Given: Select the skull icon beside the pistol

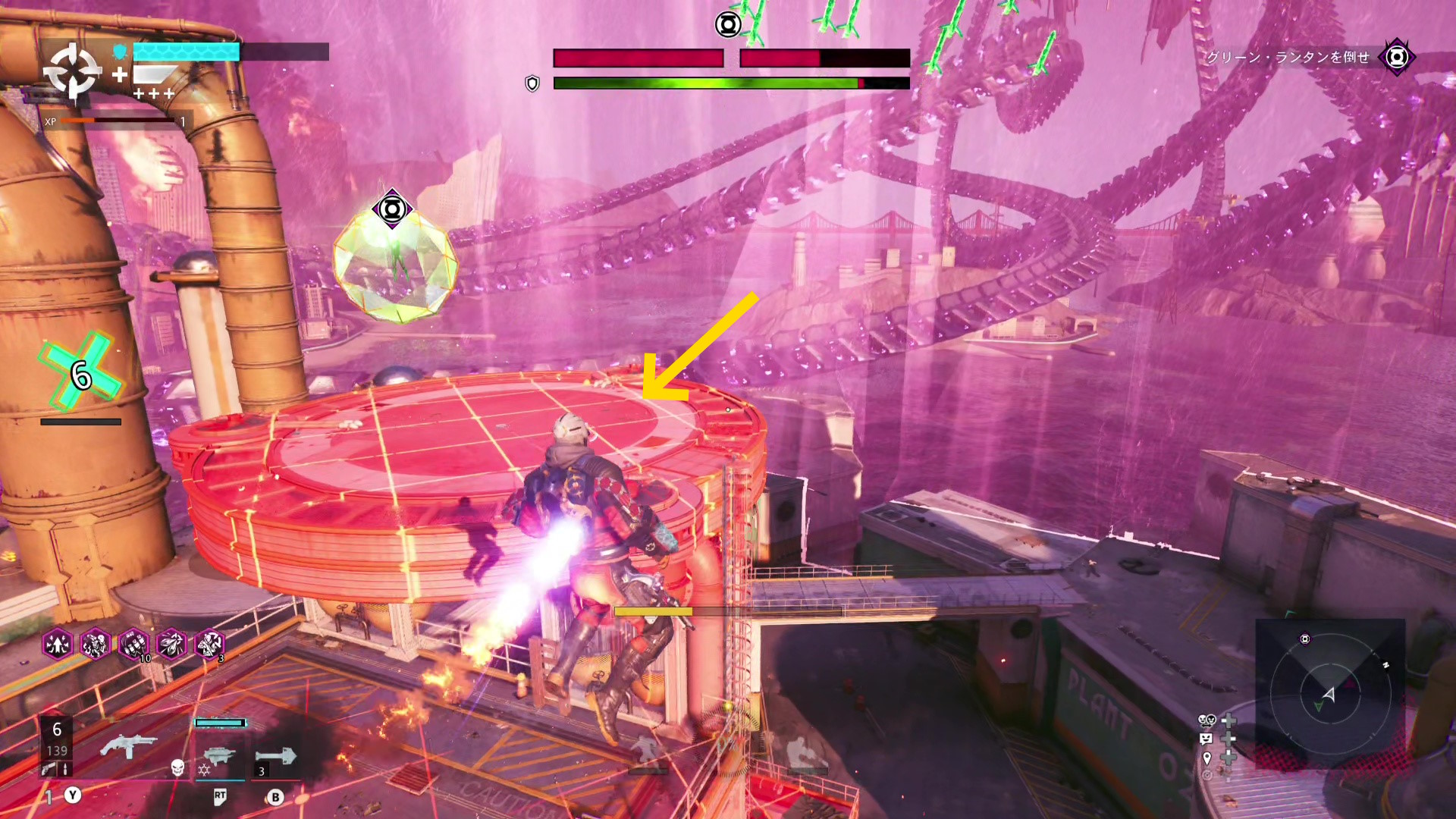Looking at the screenshot, I should pyautogui.click(x=177, y=768).
